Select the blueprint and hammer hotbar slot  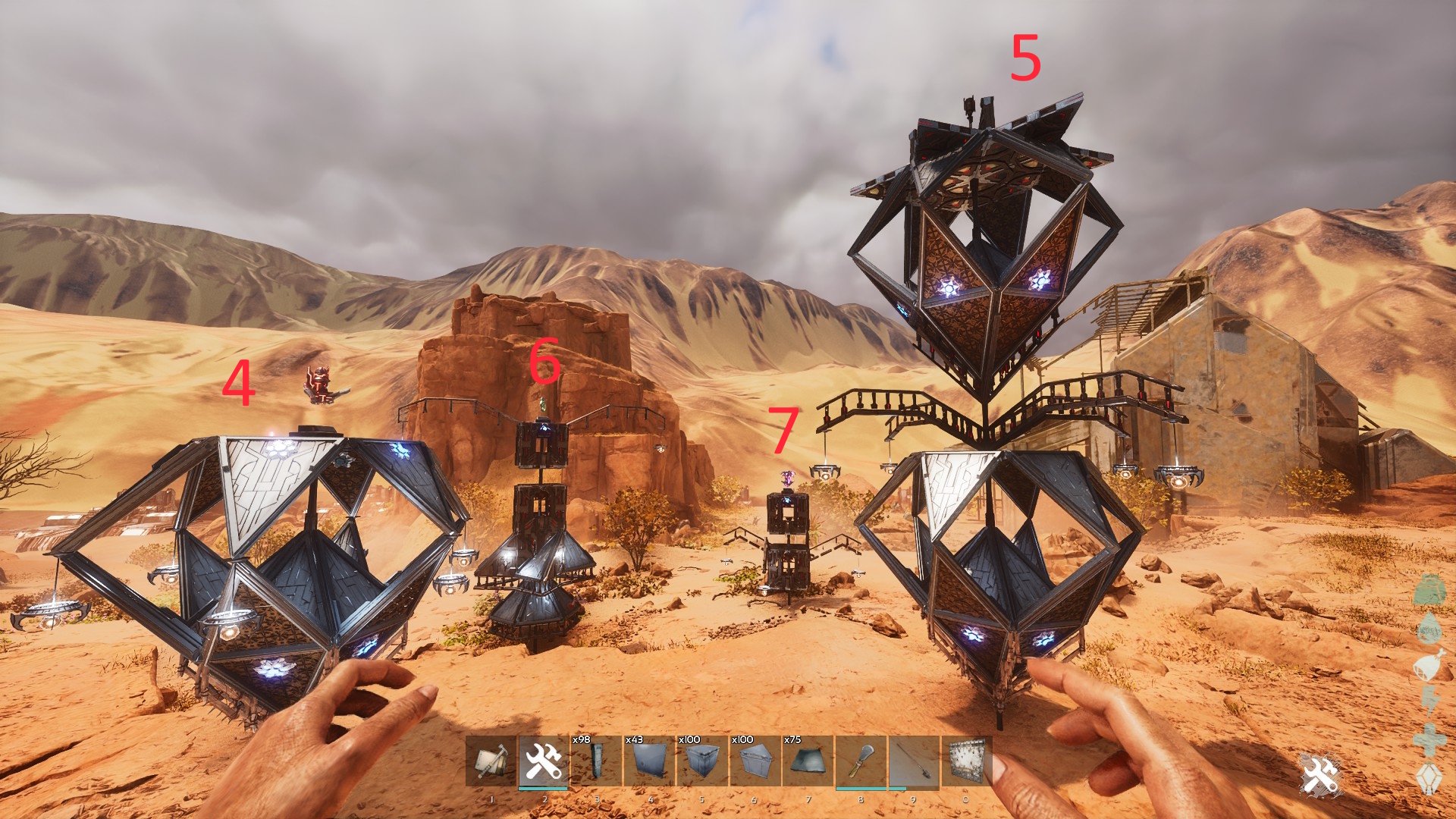coord(491,762)
